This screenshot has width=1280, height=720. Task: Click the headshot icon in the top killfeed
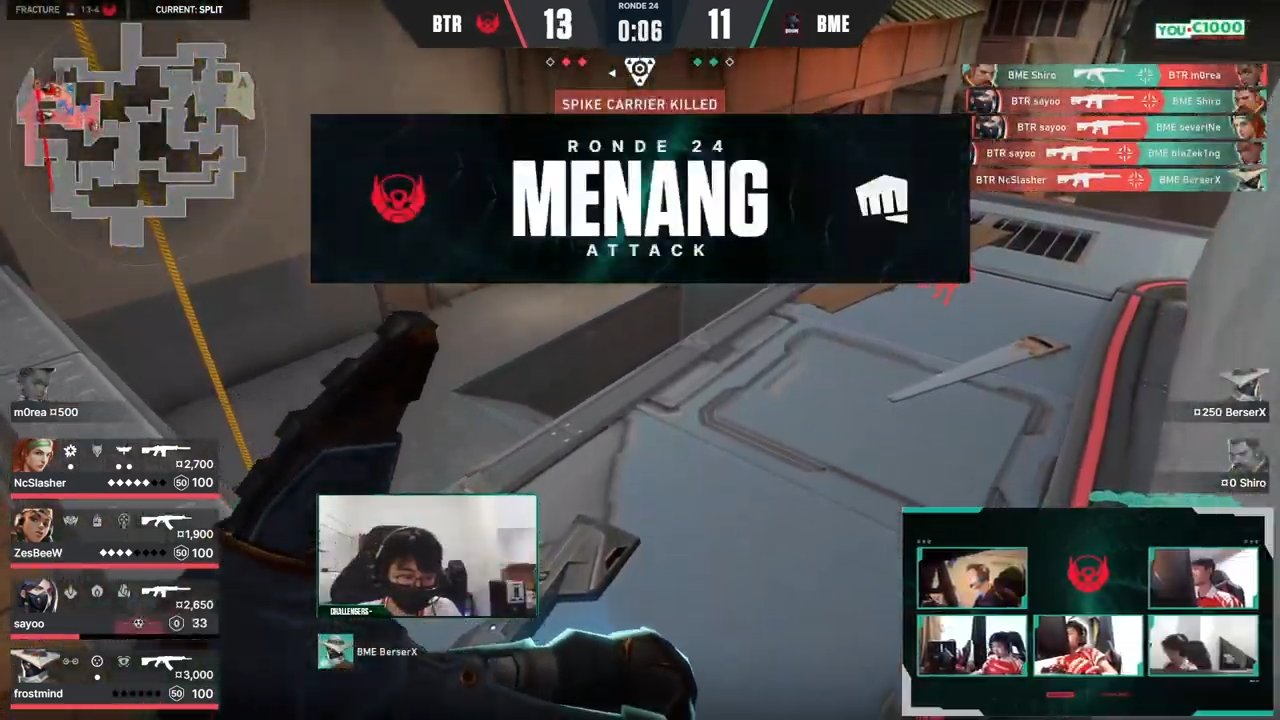1144,75
